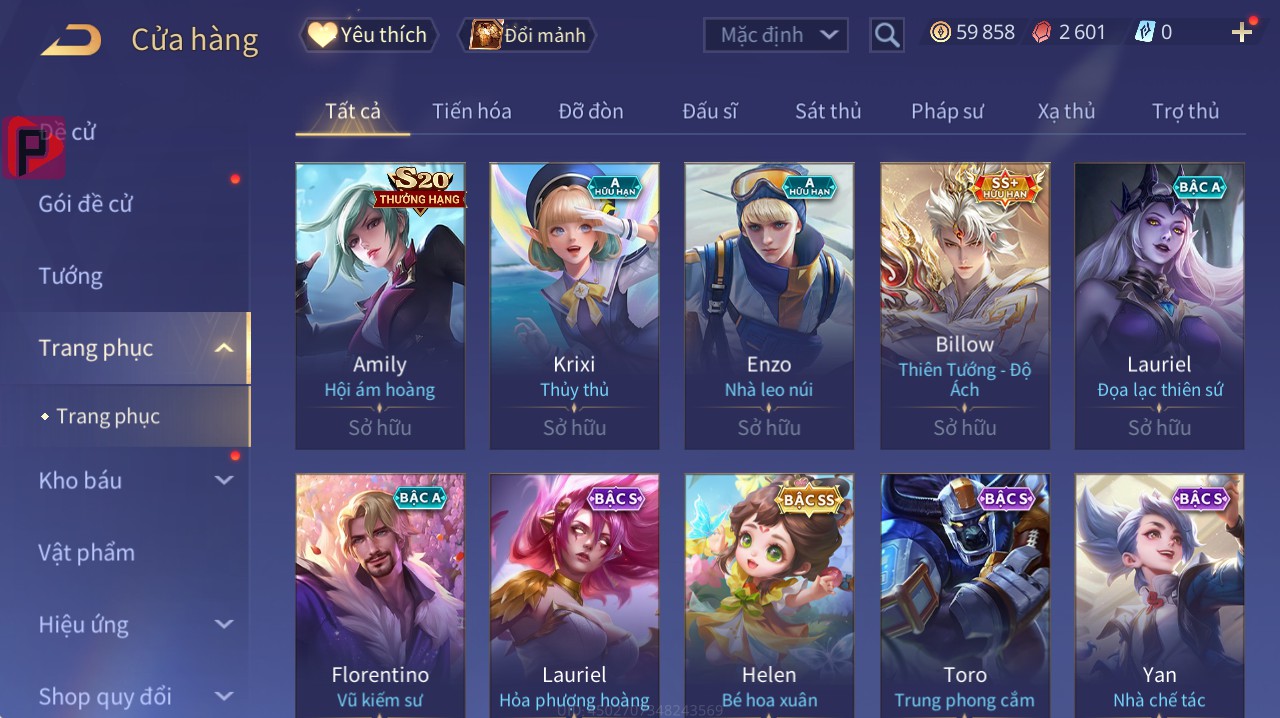The width and height of the screenshot is (1280, 718).
Task: Switch to the Đỡ đòn tab
Action: coord(591,111)
